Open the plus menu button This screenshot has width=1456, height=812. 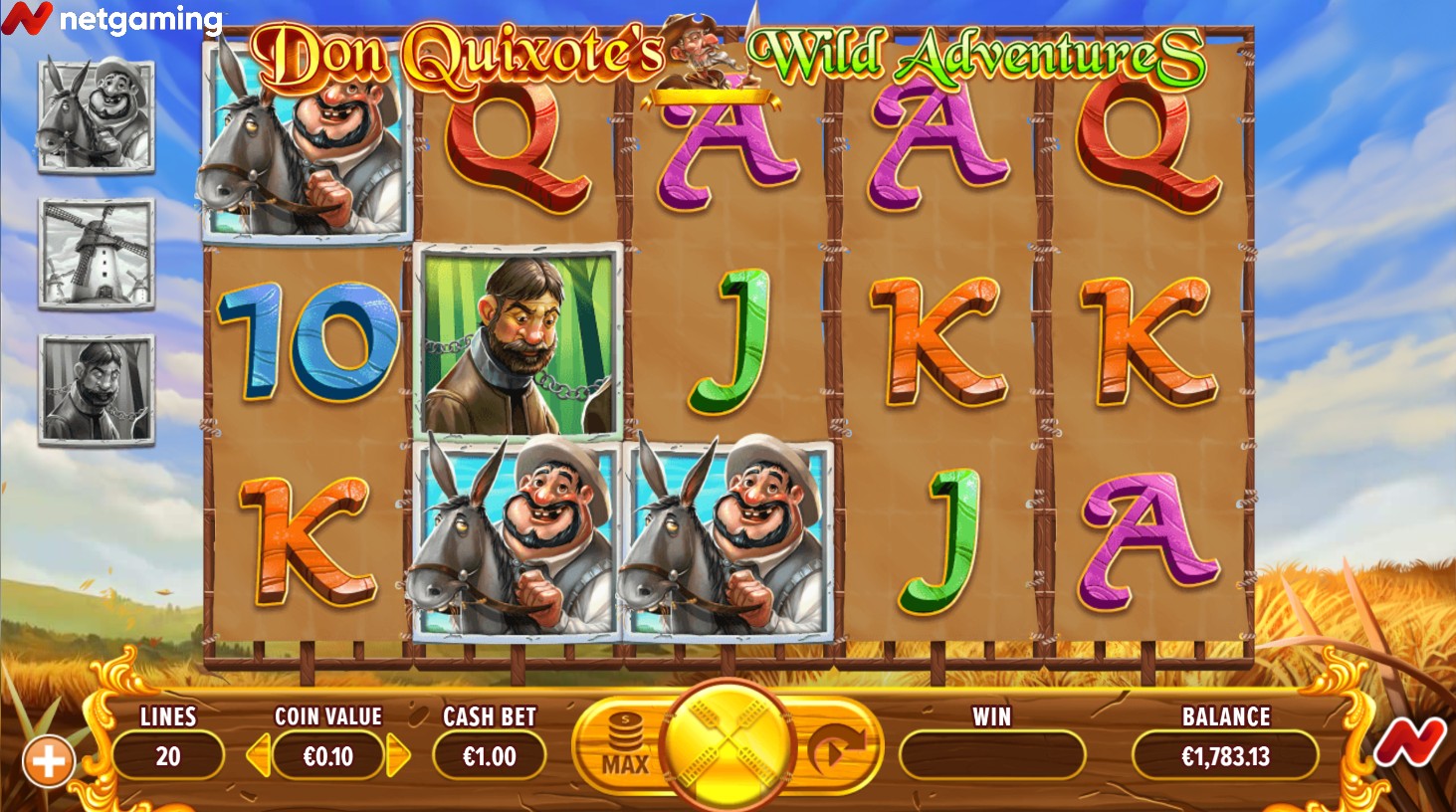coord(48,762)
